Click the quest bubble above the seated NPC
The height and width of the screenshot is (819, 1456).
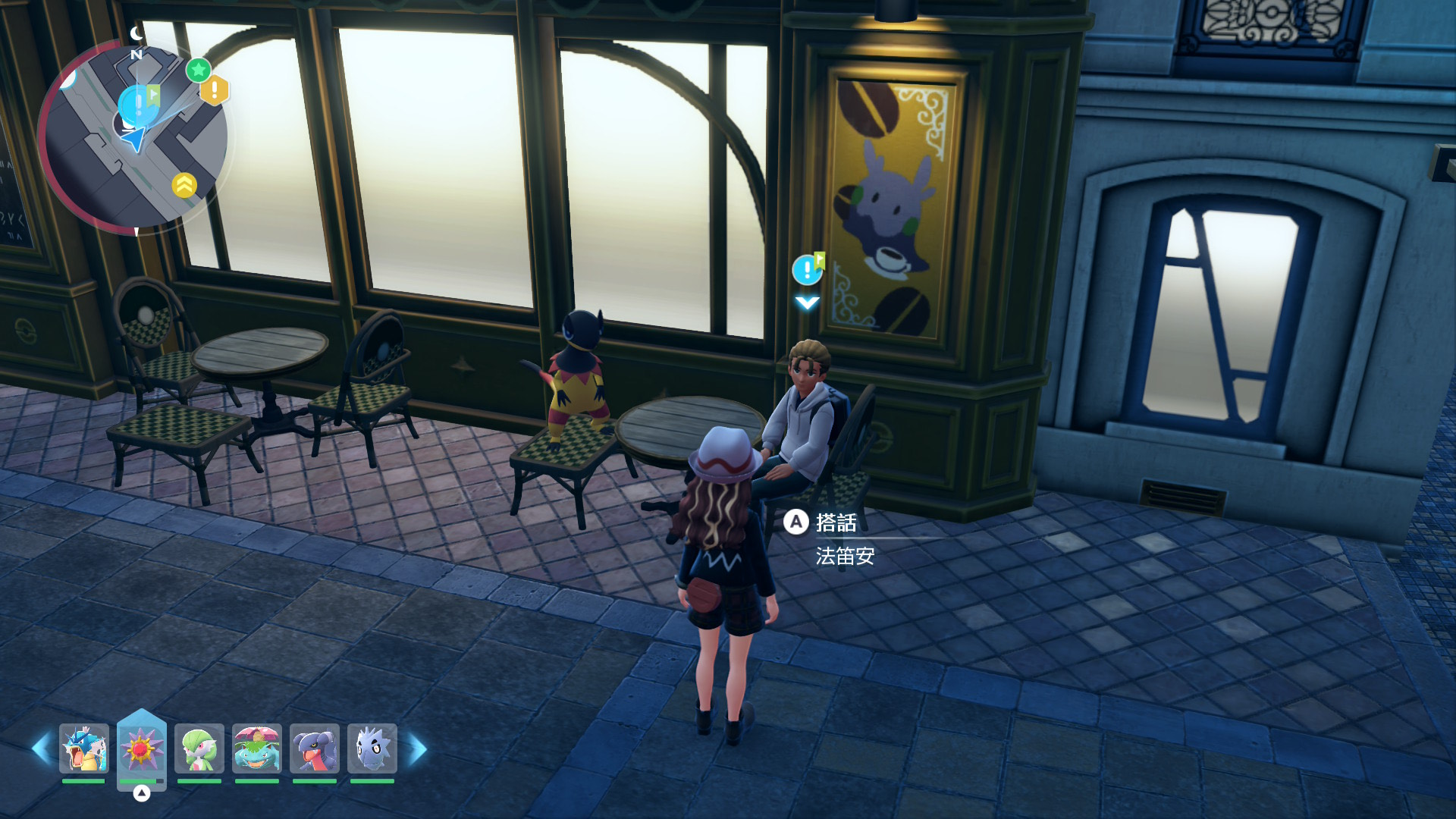[806, 269]
